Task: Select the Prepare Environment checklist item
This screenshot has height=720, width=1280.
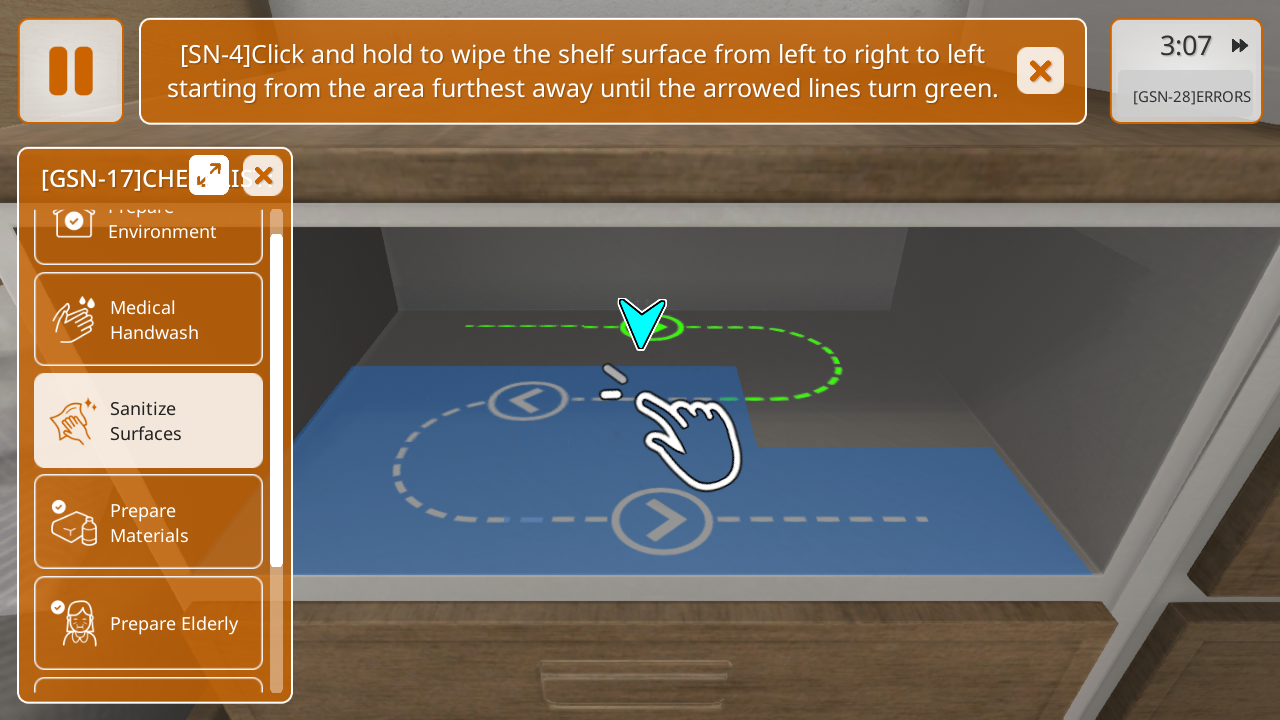Action: tap(148, 232)
